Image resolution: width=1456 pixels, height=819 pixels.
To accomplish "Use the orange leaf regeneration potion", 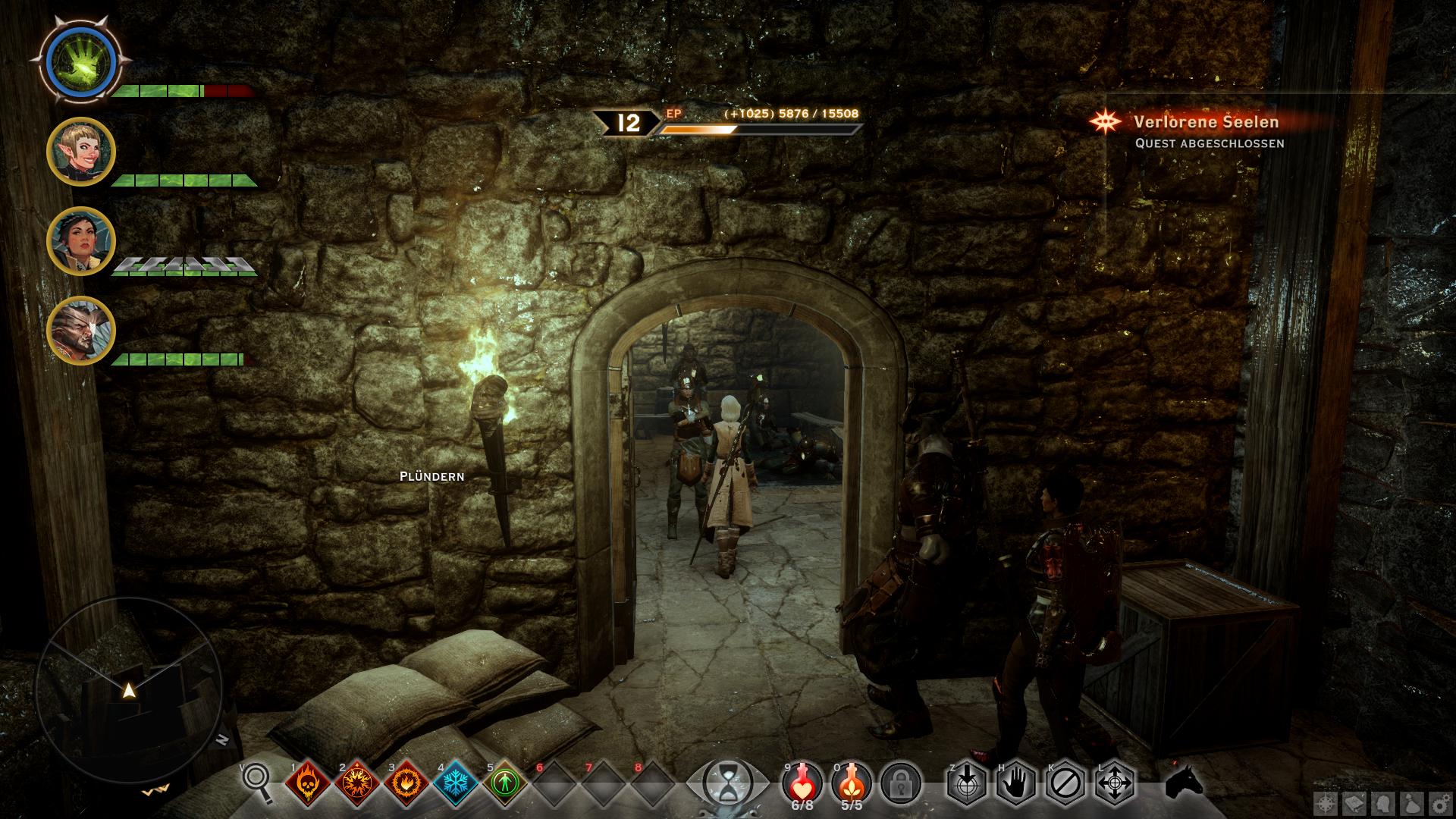I will [852, 780].
